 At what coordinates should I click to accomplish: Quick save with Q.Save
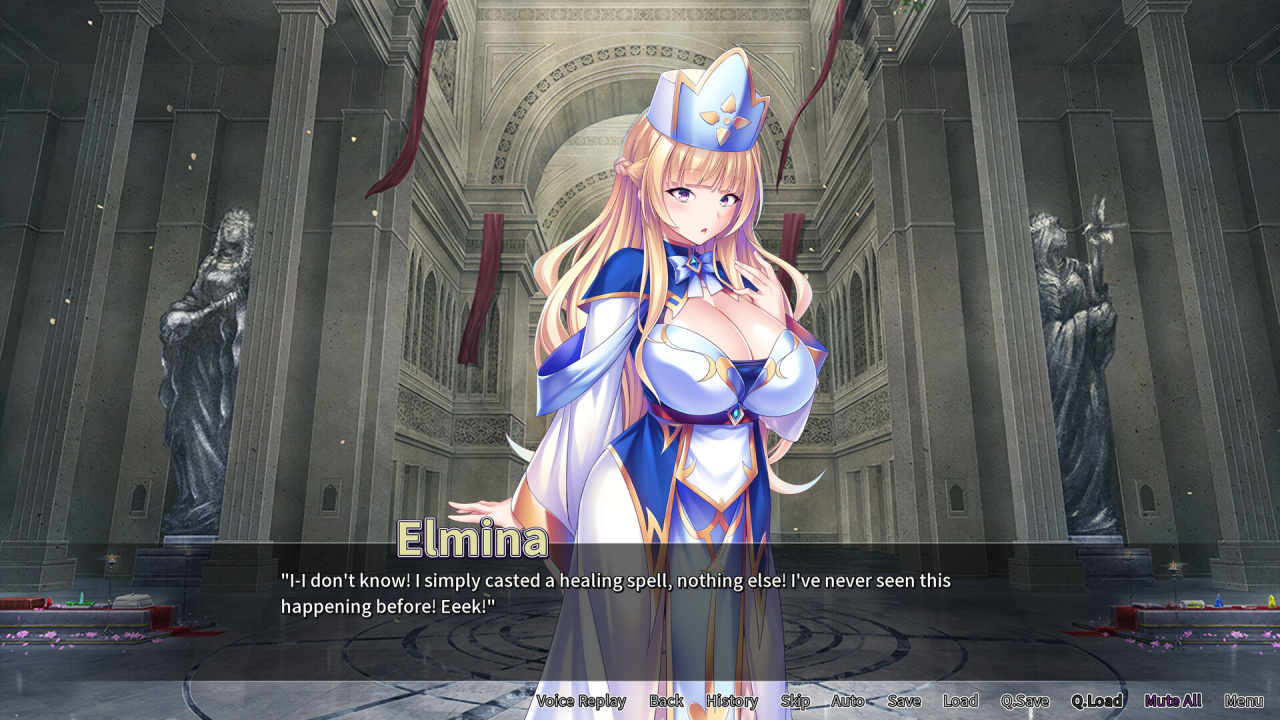1025,701
